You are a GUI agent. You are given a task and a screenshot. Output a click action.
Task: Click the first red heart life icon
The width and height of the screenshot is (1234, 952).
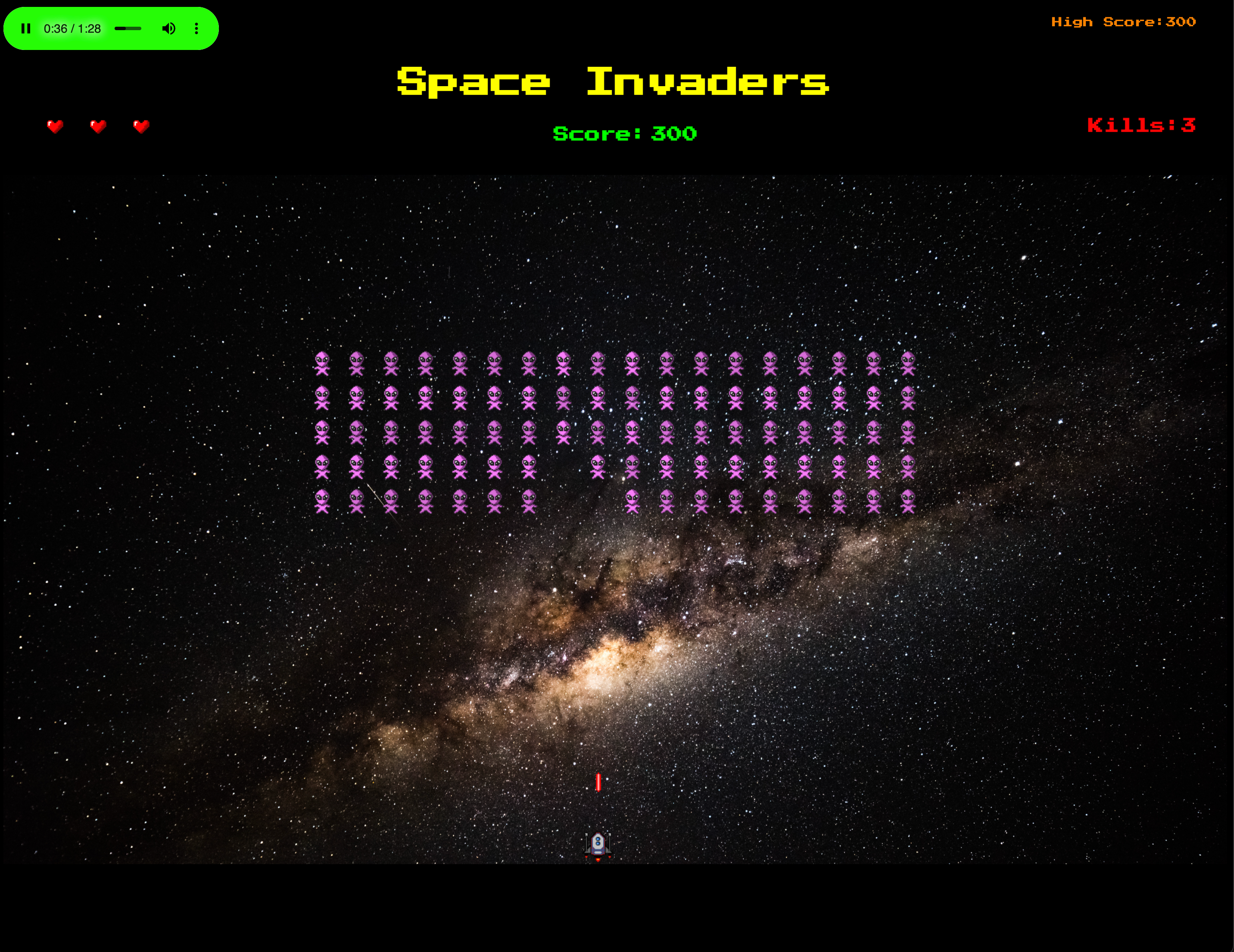point(55,126)
